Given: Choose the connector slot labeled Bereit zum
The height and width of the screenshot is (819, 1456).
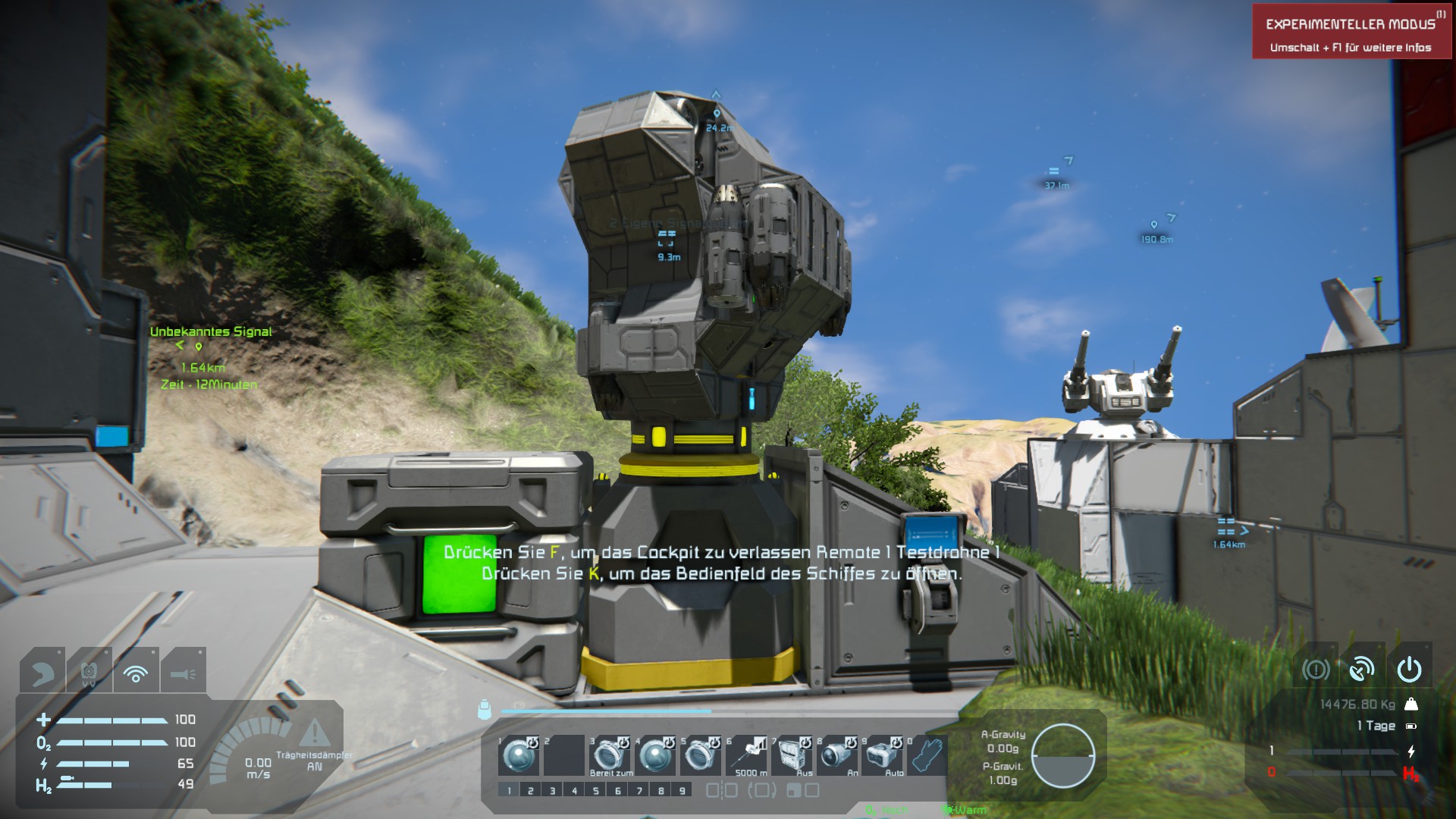Looking at the screenshot, I should (x=610, y=755).
